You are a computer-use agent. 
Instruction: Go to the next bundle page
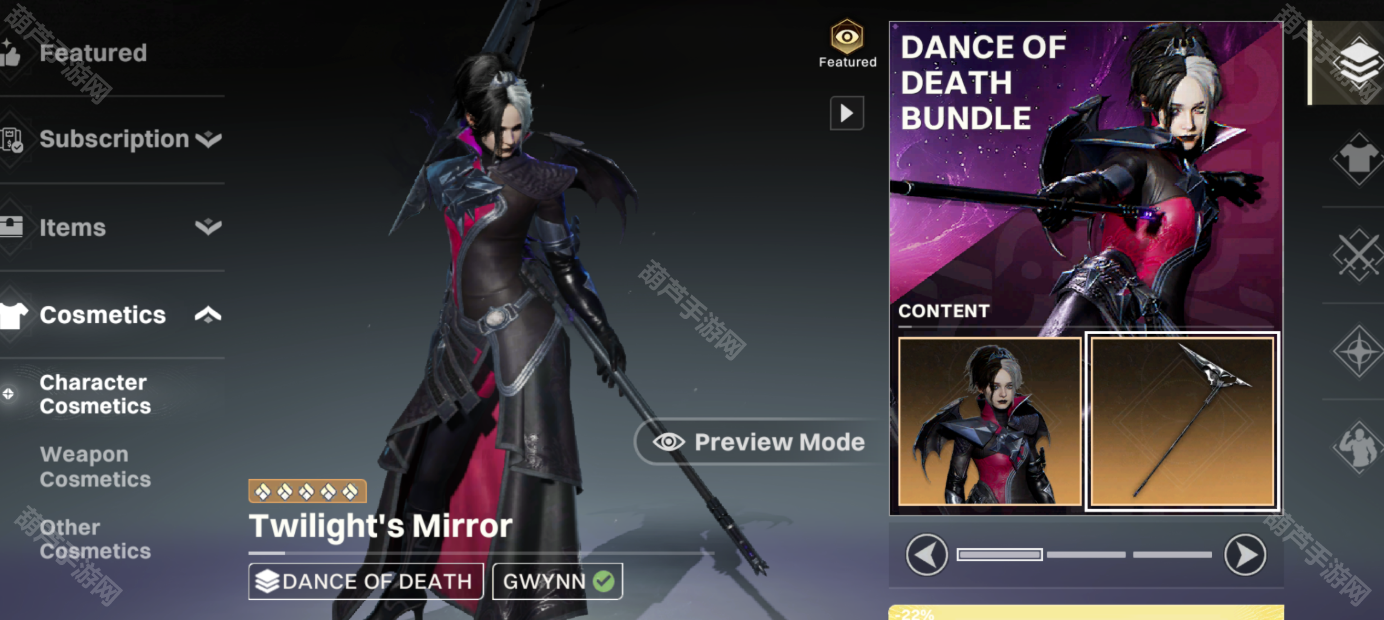coord(1245,554)
